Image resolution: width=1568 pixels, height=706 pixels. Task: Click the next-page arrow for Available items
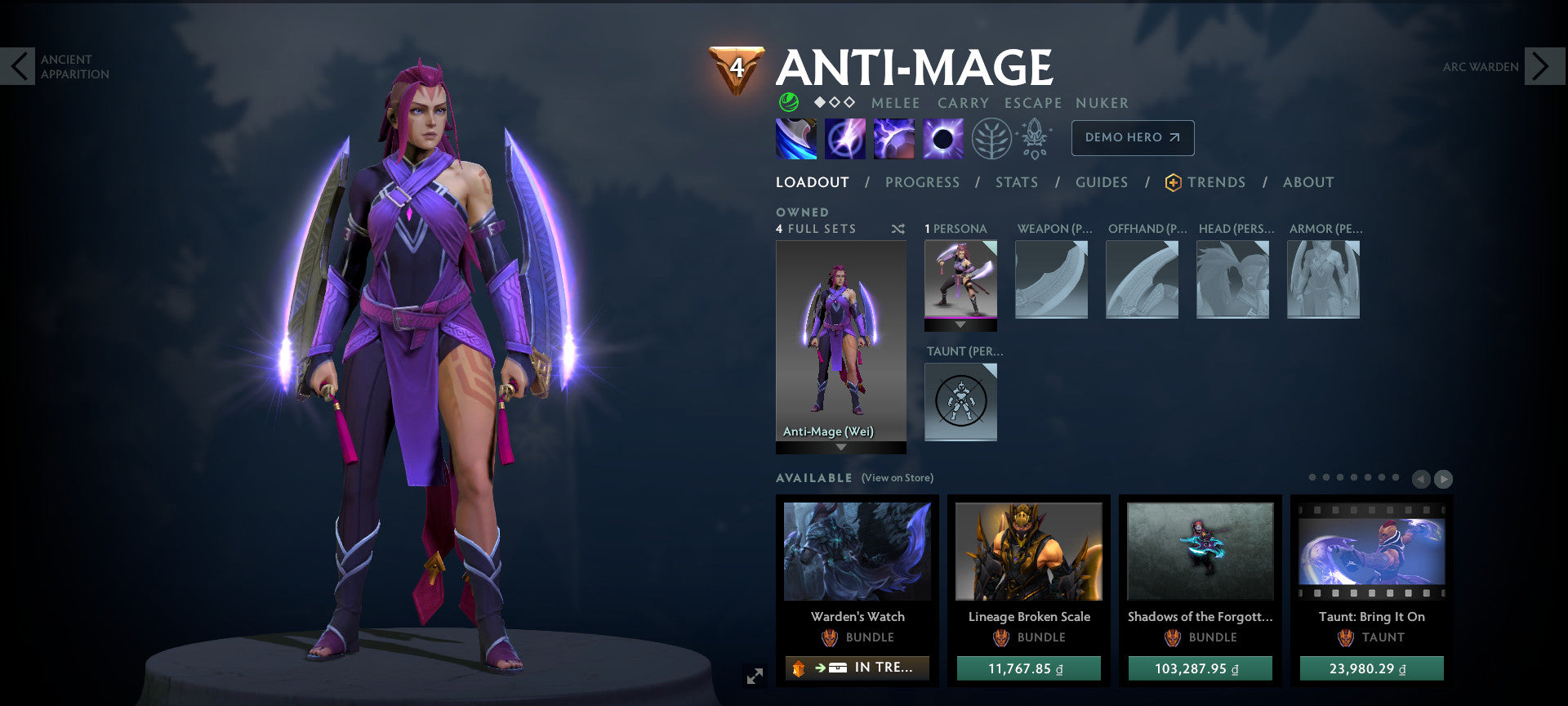pyautogui.click(x=1445, y=479)
